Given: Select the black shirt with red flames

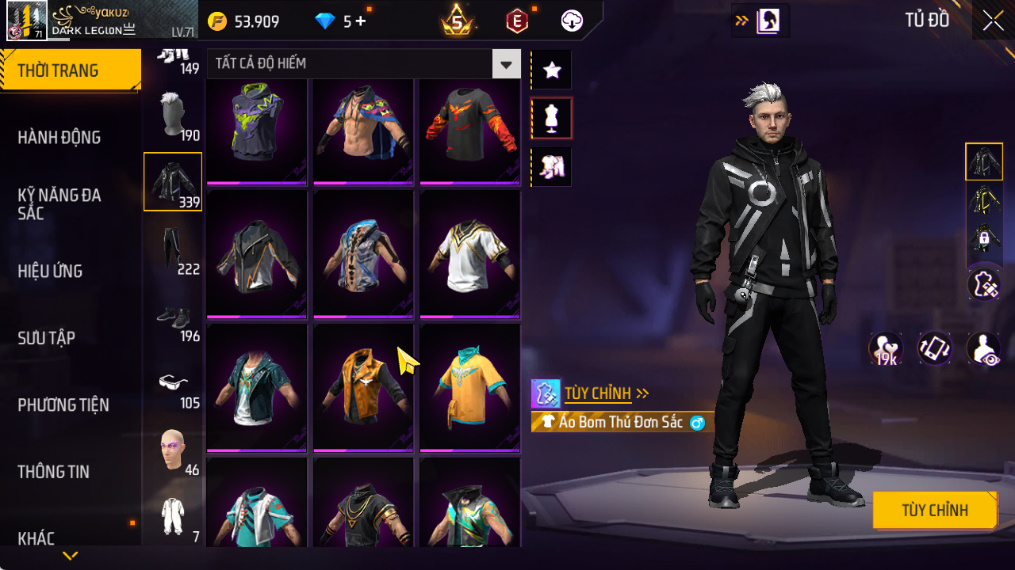Looking at the screenshot, I should (x=469, y=131).
